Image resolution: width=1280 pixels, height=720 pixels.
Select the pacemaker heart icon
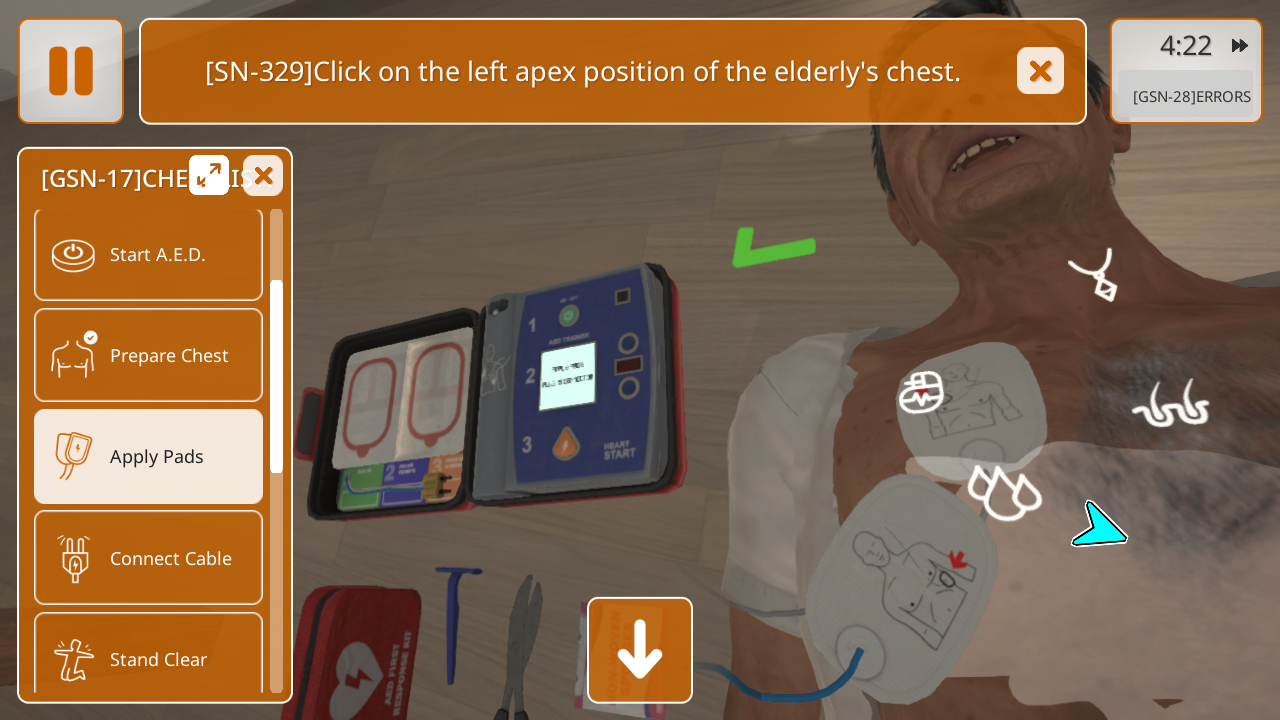coord(921,393)
